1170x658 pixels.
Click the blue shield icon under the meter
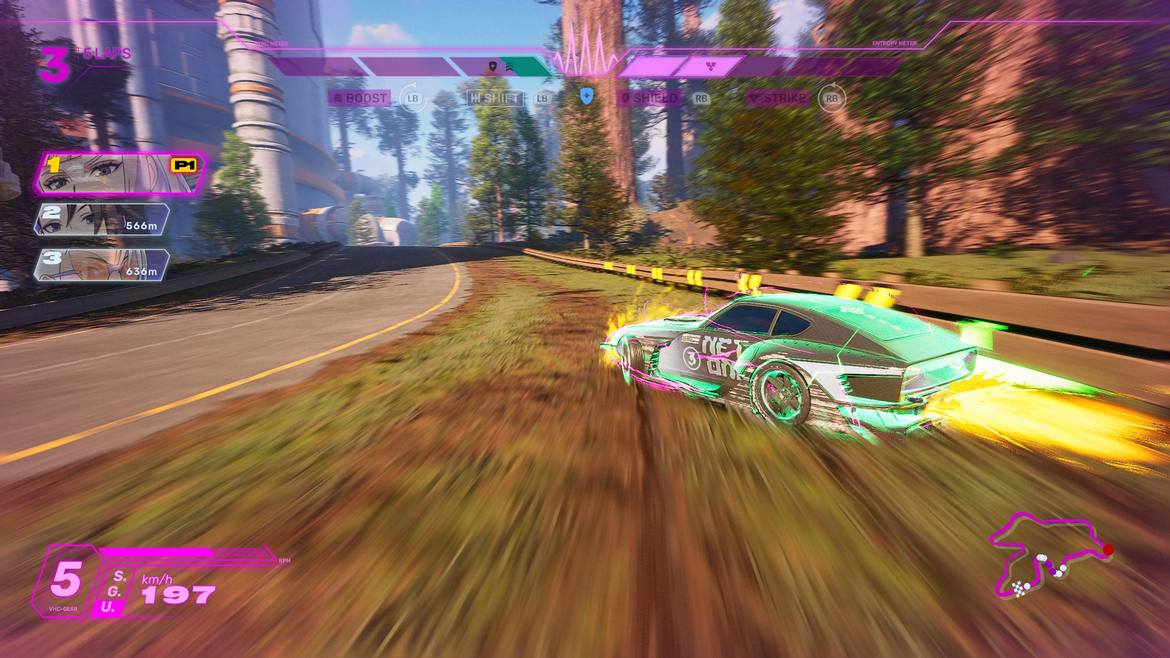587,97
